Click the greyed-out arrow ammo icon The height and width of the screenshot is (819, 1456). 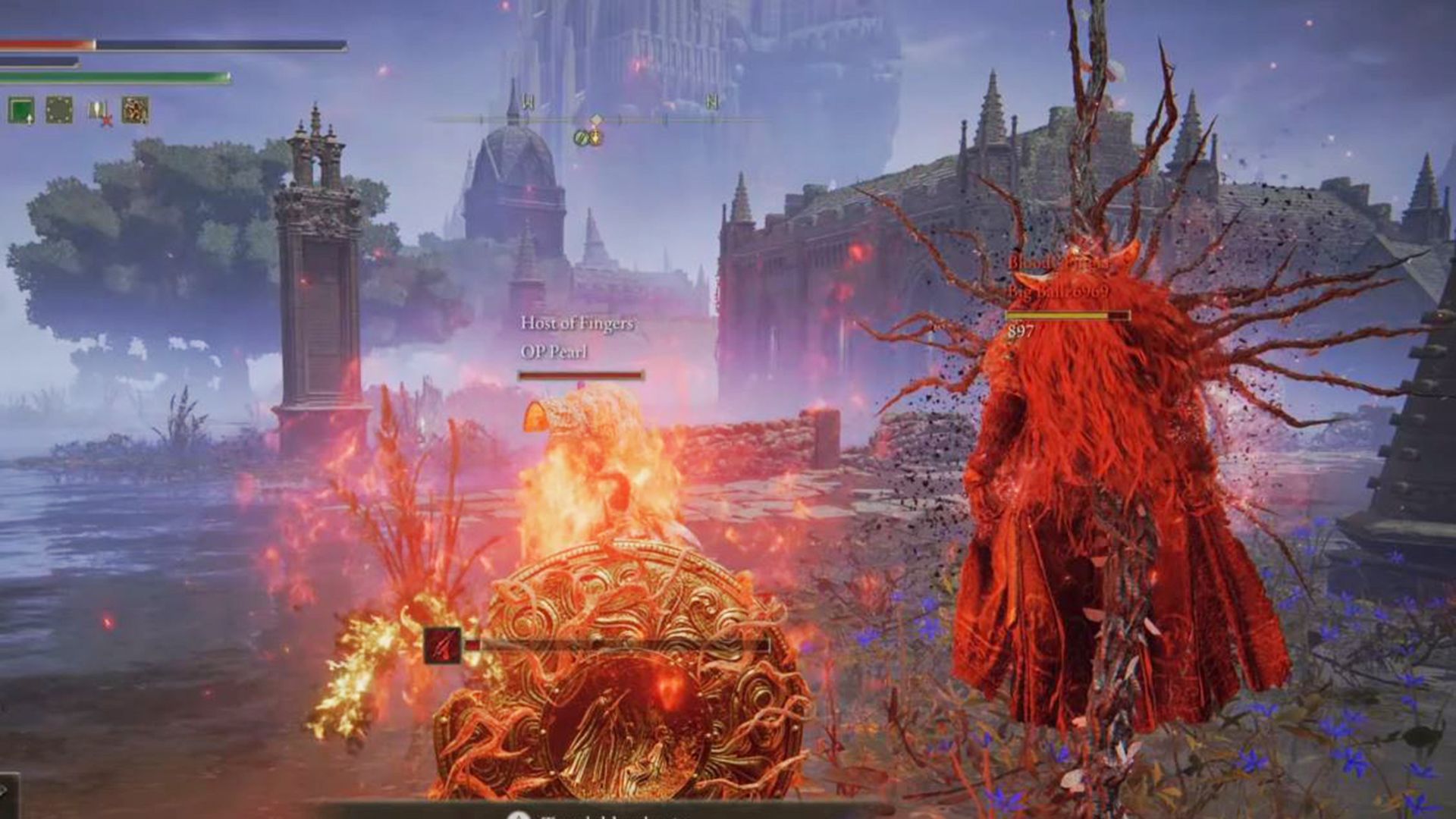96,108
